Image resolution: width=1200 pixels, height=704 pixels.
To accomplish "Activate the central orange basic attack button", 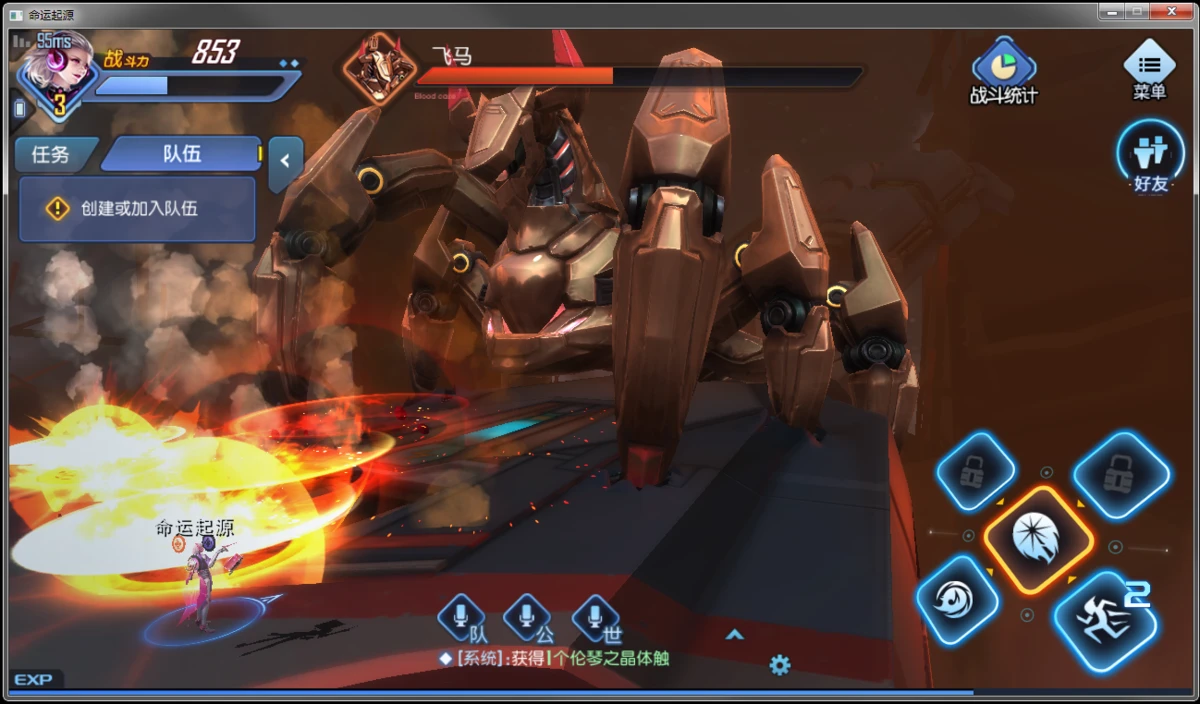I will [x=1037, y=539].
